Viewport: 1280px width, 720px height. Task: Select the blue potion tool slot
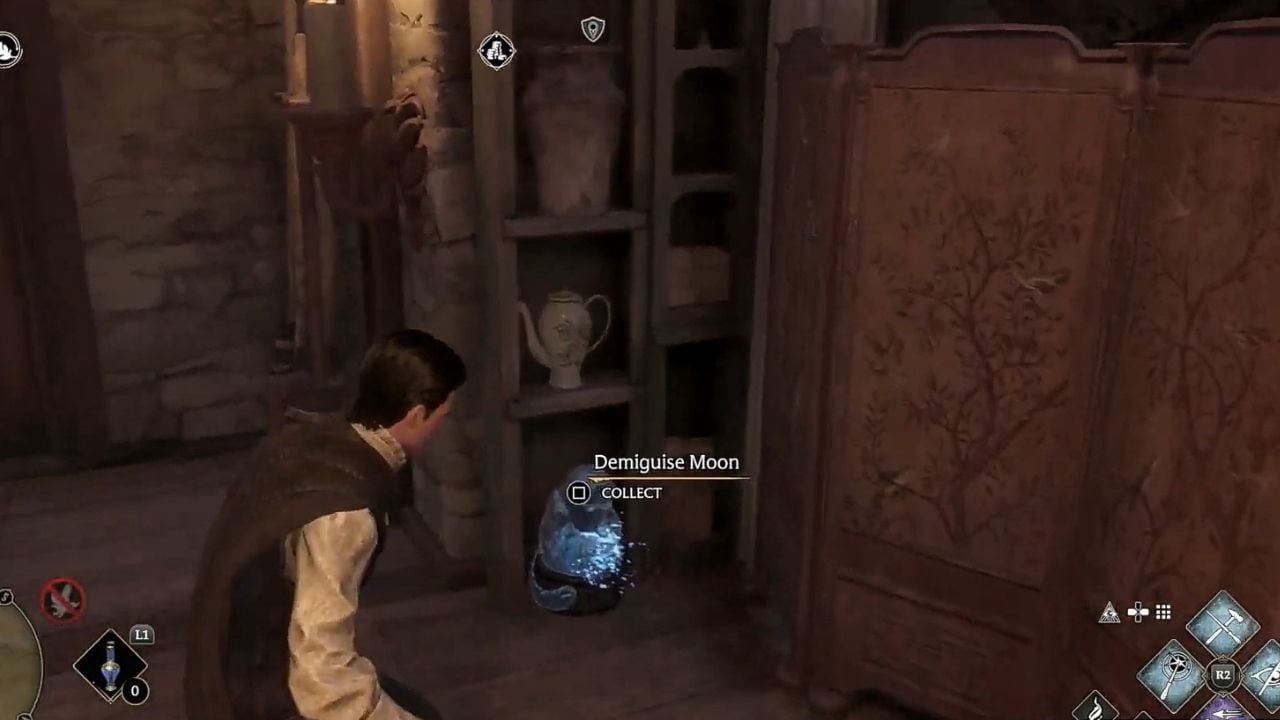click(x=110, y=666)
